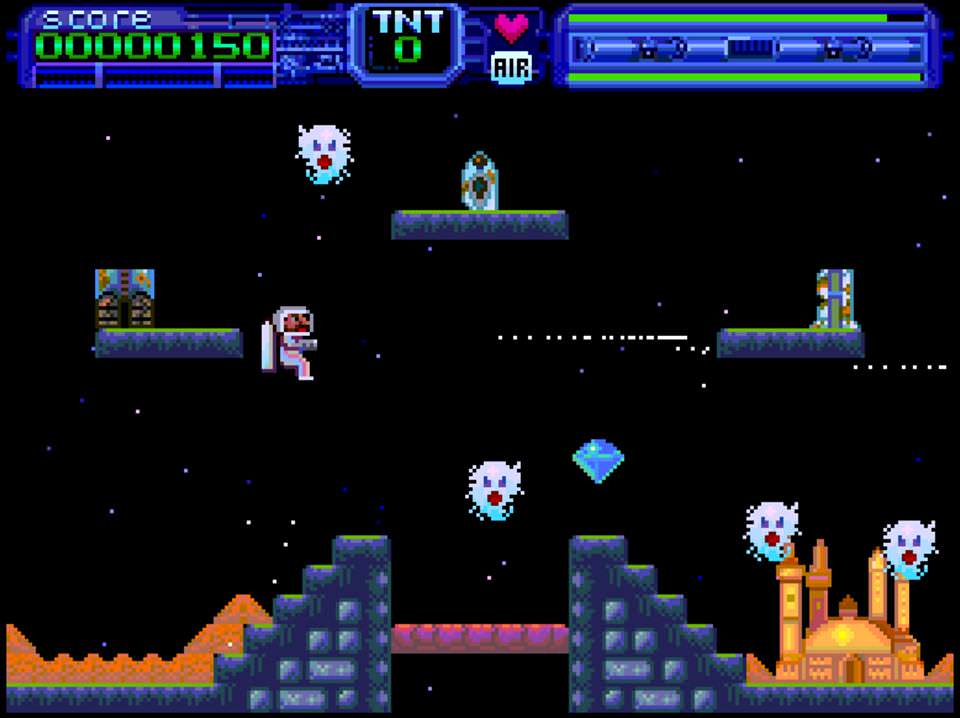Click the pink heart icon
Viewport: 960px width, 718px height.
[x=511, y=27]
